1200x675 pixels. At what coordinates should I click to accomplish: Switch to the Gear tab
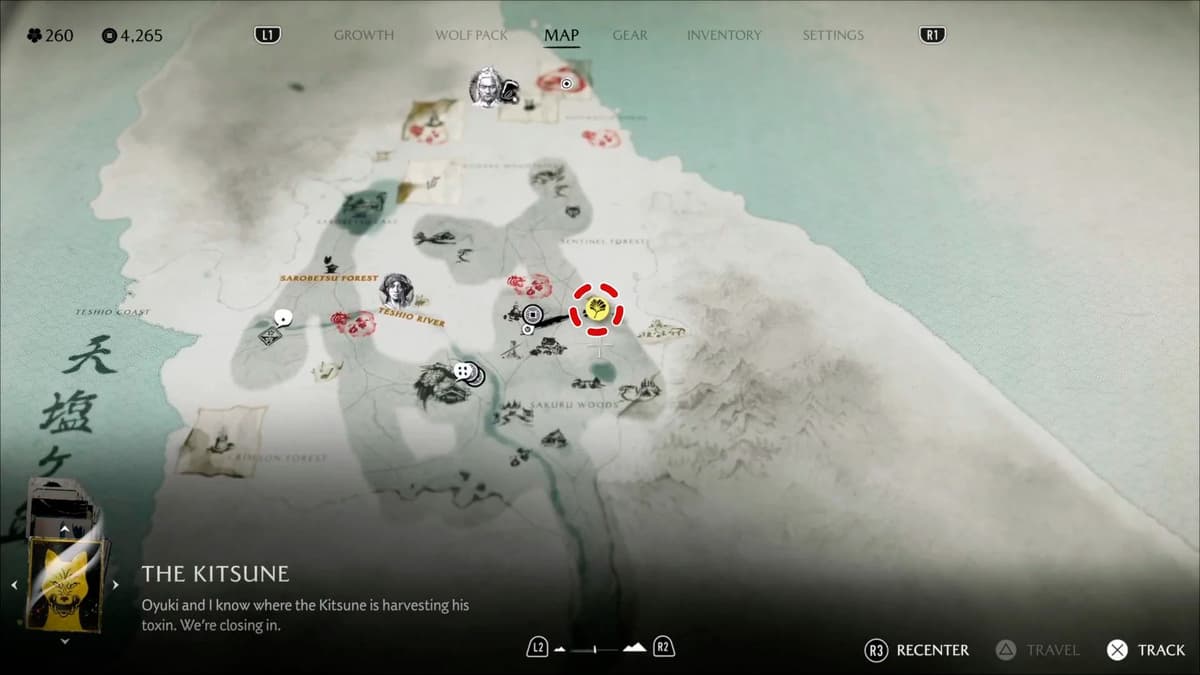tap(630, 35)
